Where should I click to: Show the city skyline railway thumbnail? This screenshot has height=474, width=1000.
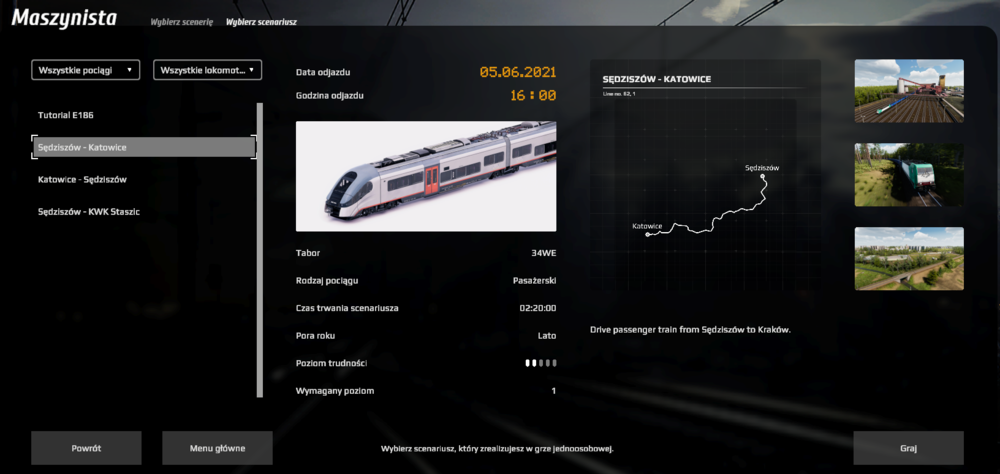point(909,259)
